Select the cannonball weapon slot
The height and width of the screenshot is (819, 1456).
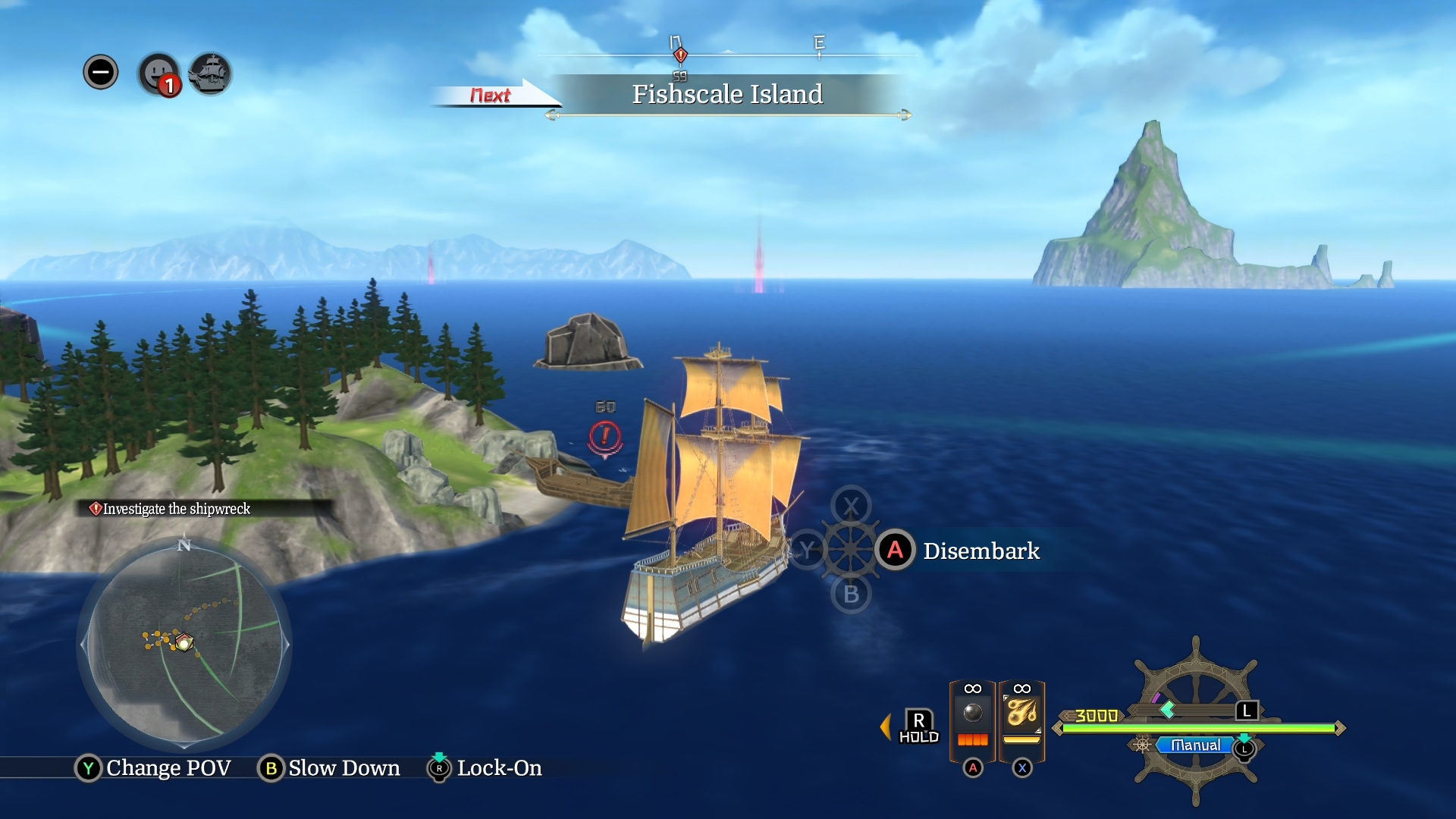click(x=972, y=715)
